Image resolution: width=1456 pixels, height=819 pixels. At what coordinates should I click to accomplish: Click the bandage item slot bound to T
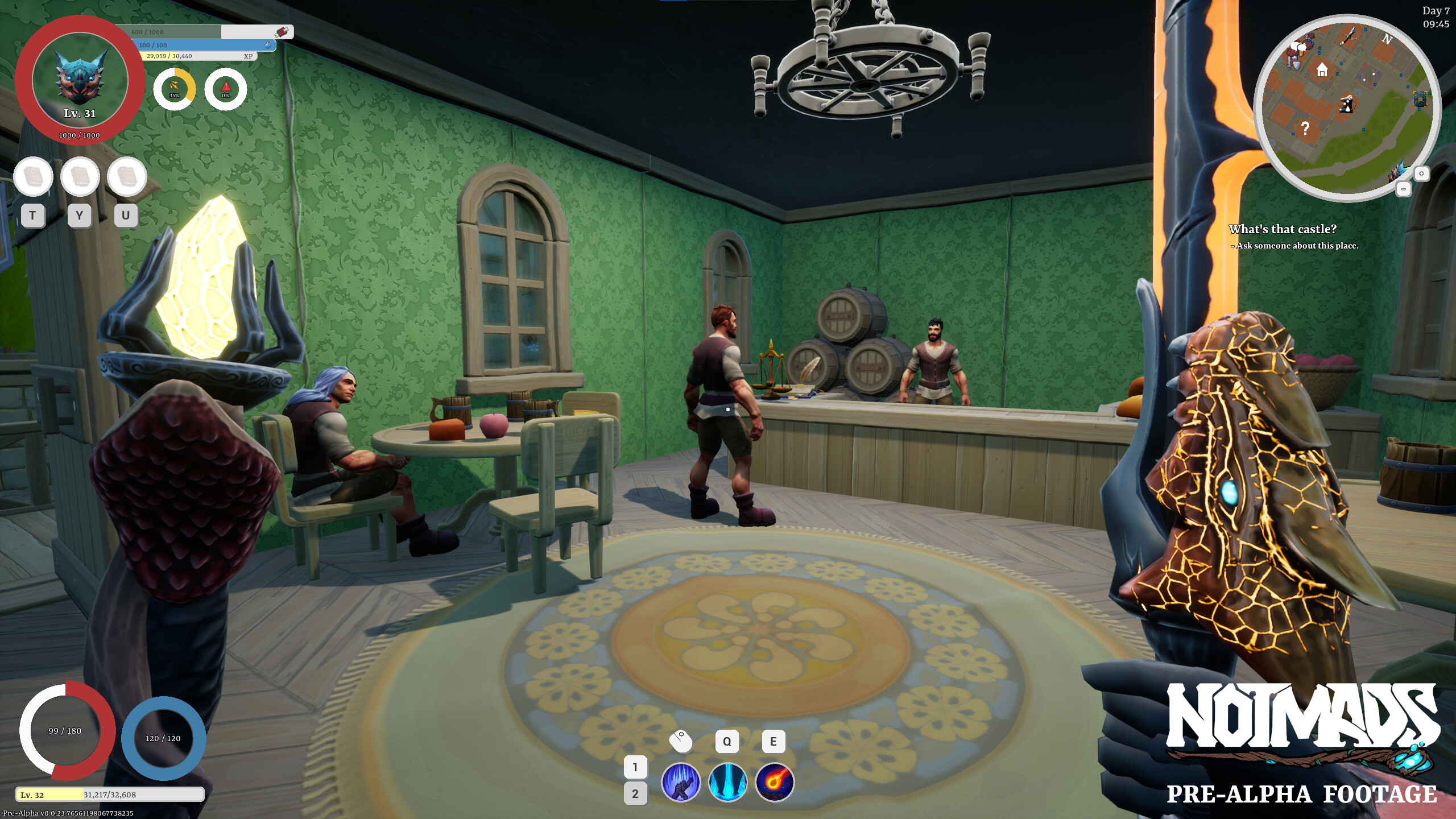click(32, 176)
